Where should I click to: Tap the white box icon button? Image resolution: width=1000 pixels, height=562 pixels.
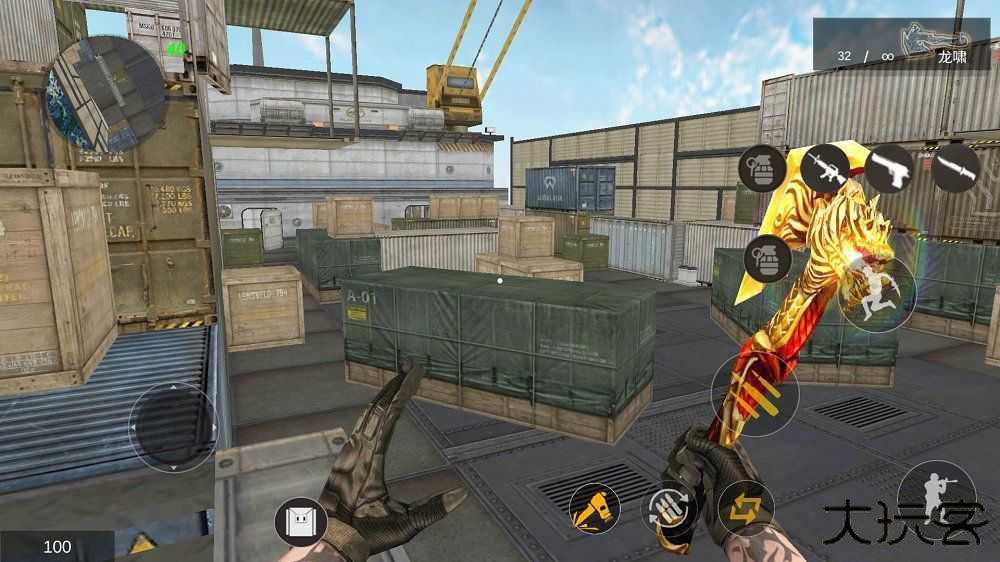click(x=301, y=522)
